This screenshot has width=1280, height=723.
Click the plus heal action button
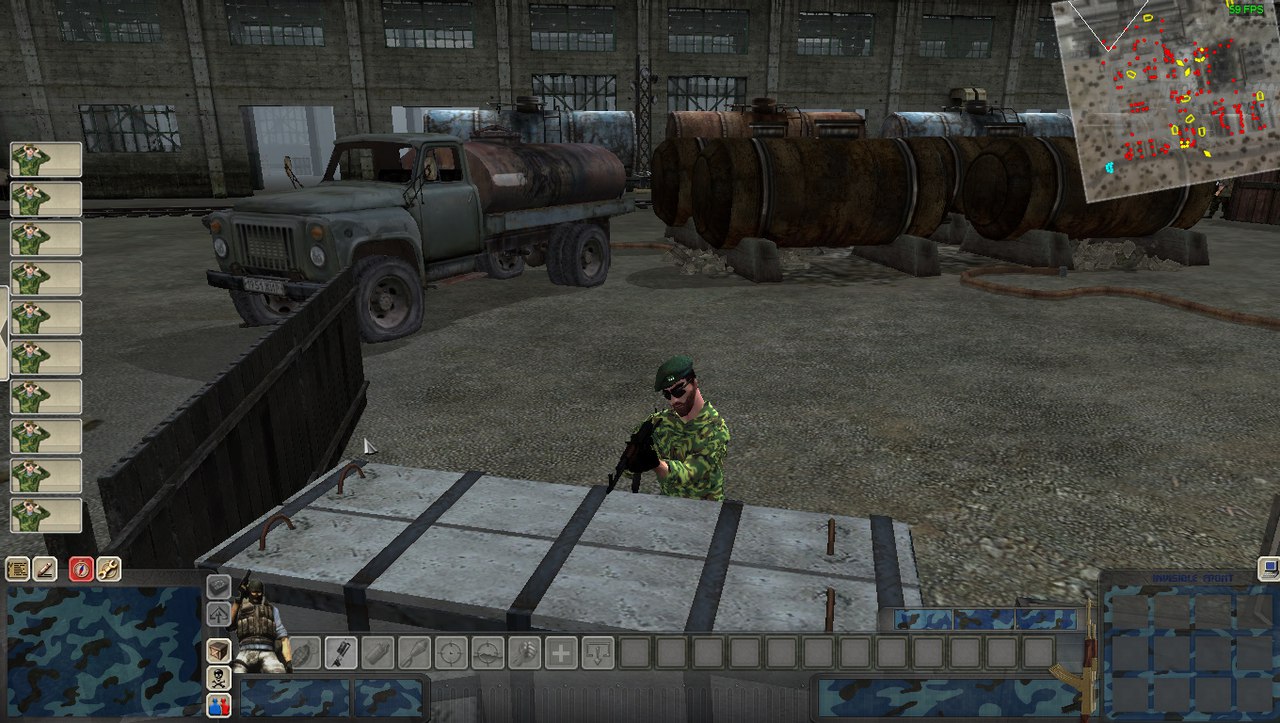pos(560,653)
